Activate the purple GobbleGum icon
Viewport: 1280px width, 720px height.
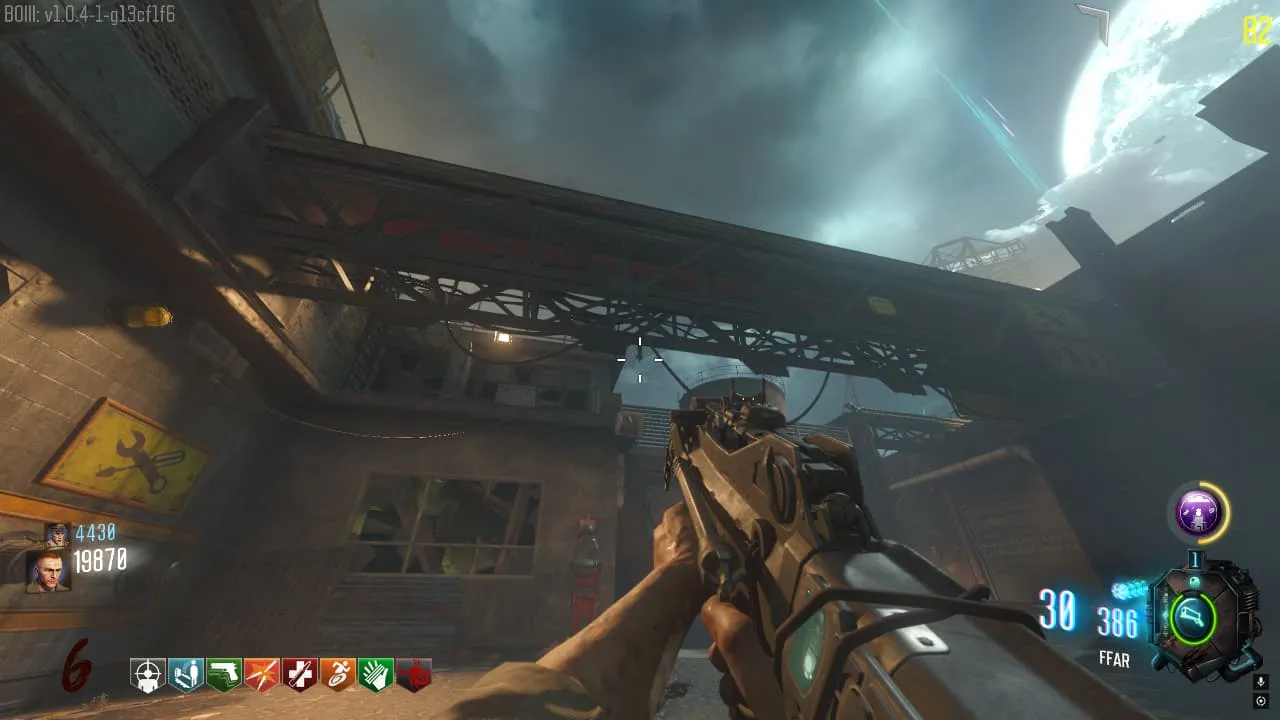[1197, 514]
